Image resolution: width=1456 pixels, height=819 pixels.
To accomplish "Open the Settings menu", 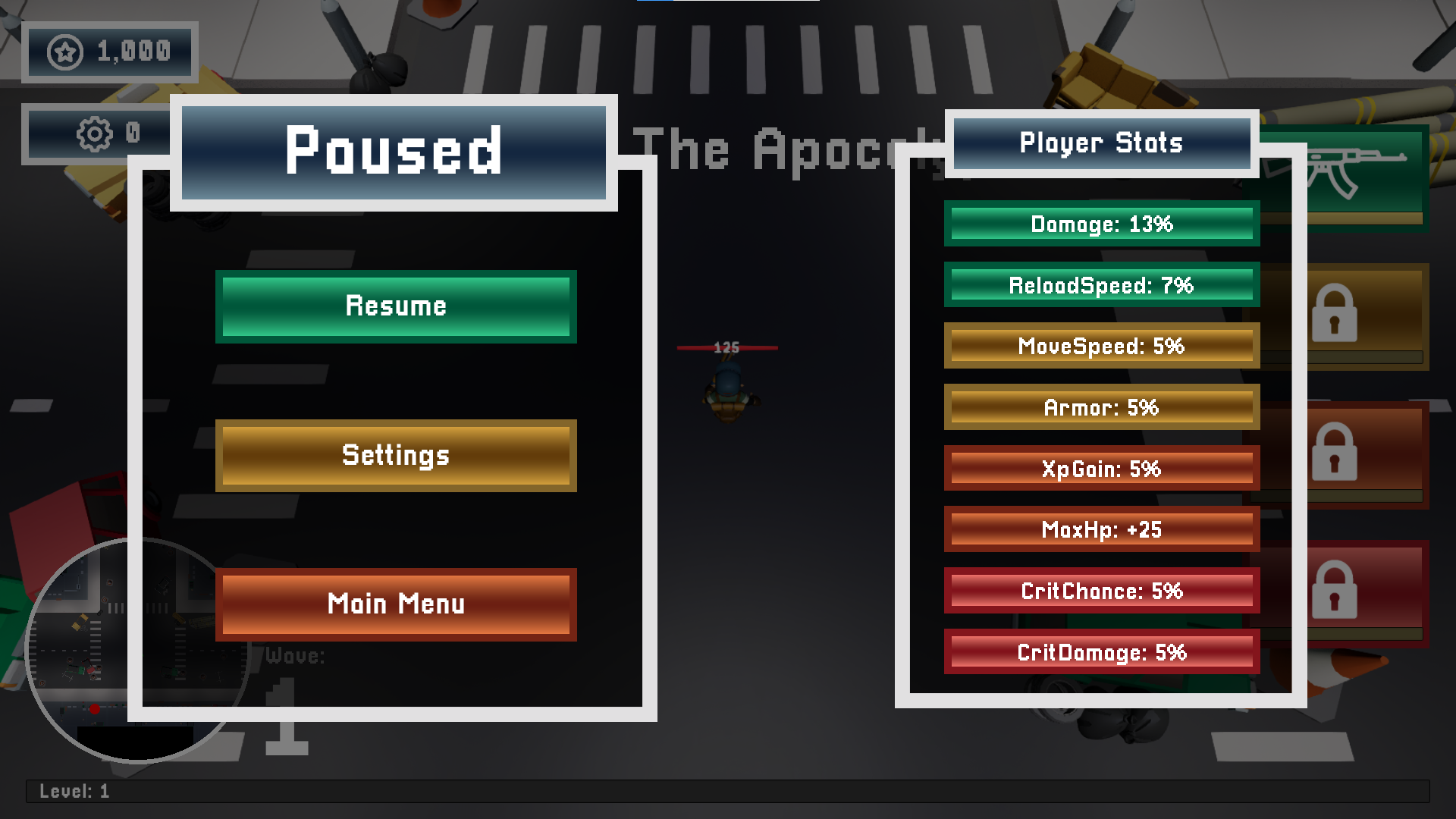I will [x=396, y=456].
